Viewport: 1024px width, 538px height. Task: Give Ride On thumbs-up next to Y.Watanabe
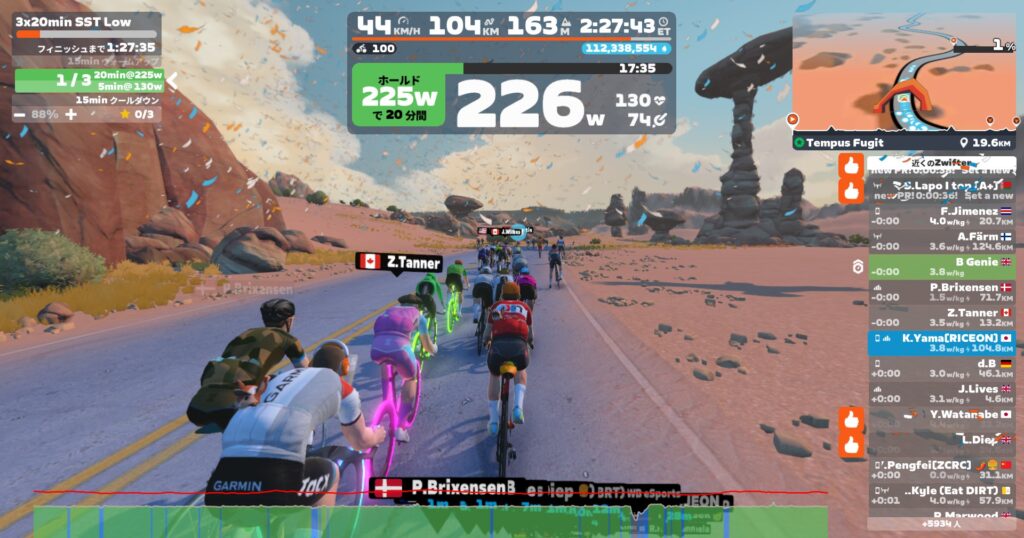[851, 418]
